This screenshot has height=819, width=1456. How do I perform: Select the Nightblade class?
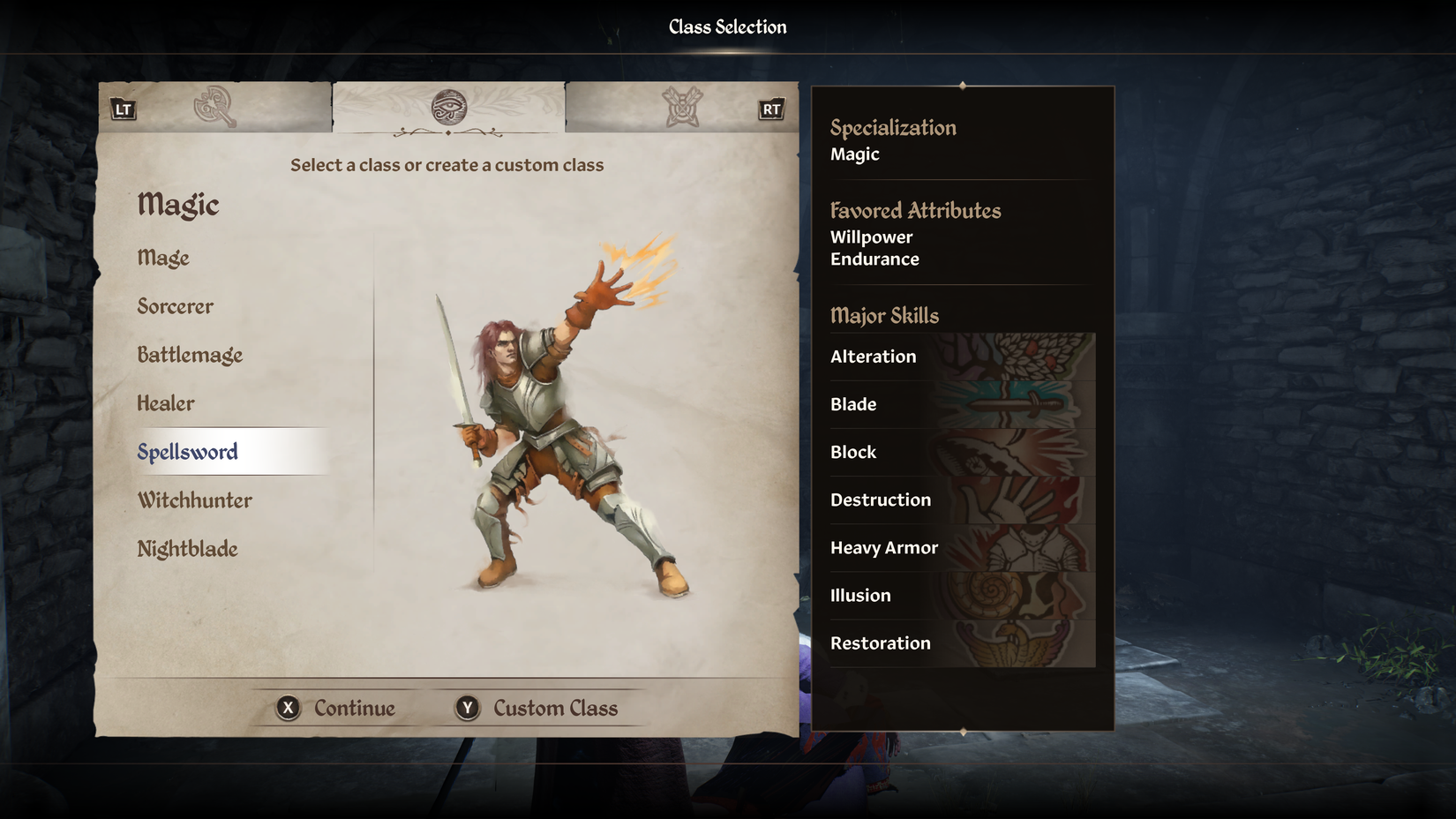pyautogui.click(x=188, y=549)
